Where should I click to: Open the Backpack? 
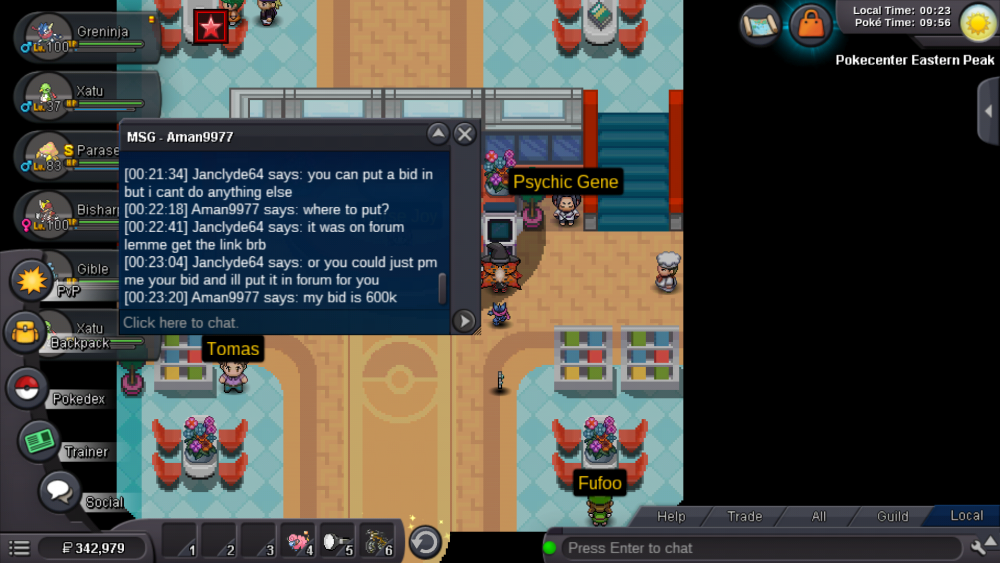pyautogui.click(x=28, y=332)
